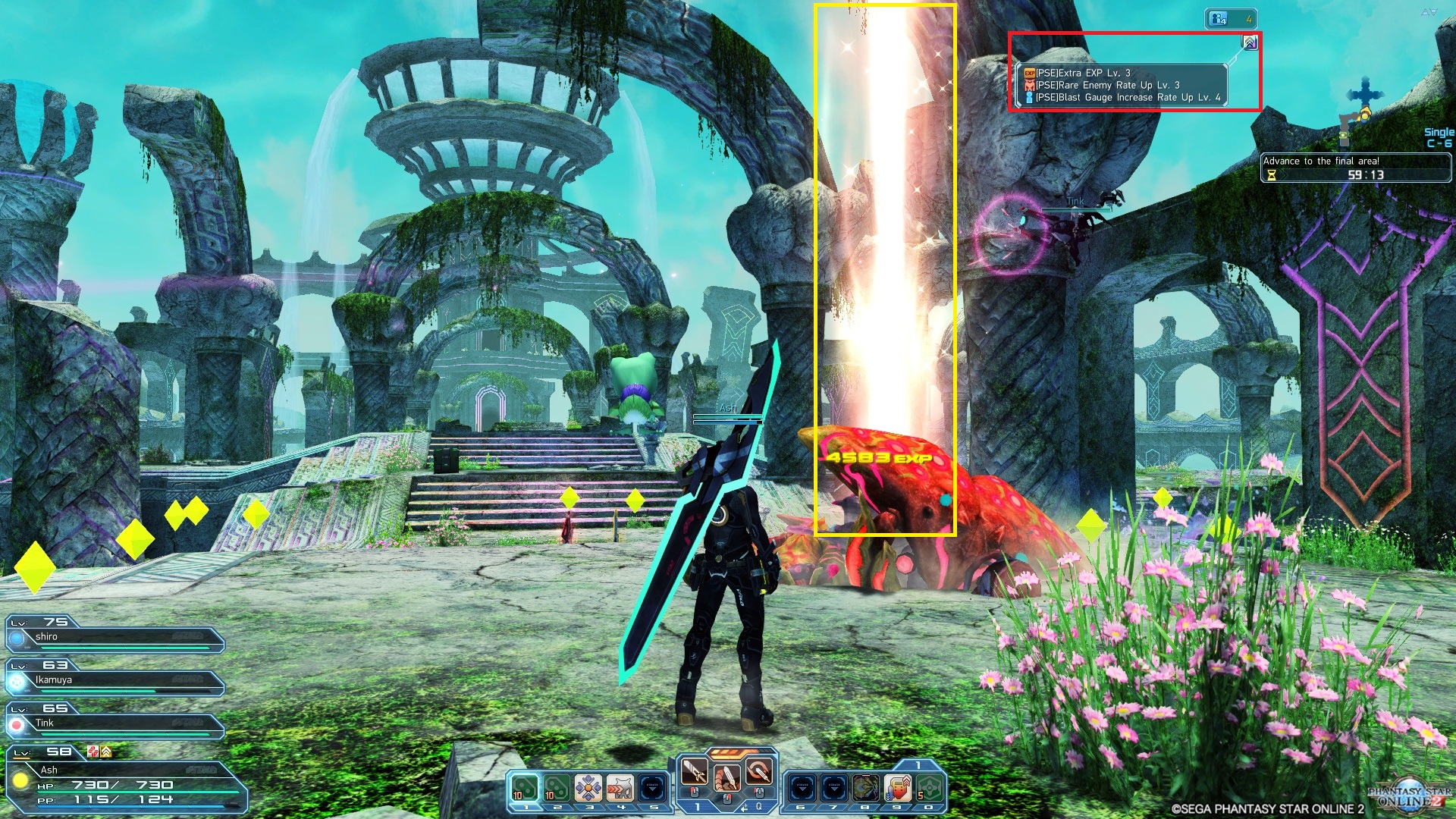The width and height of the screenshot is (1456, 819).
Task: Use the dark creature skill in slot 8
Action: [865, 789]
